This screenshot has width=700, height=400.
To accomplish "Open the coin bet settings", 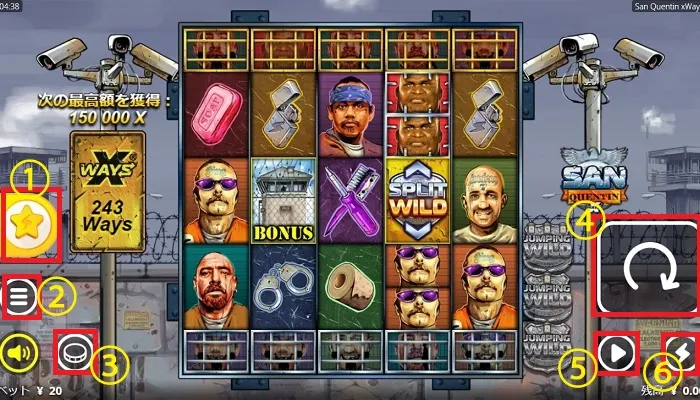I will 75,352.
